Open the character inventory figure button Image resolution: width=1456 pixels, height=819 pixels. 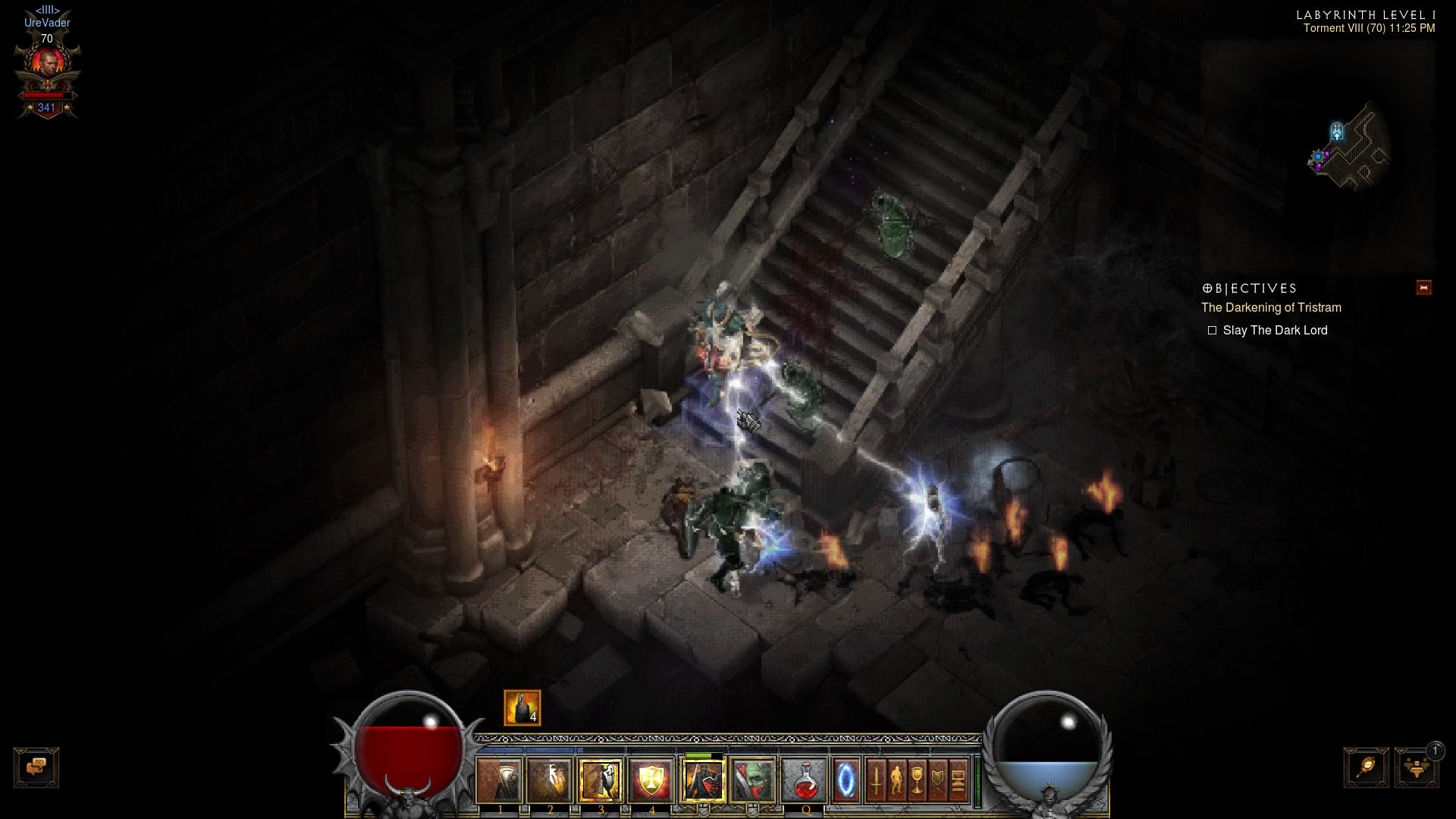coord(896,780)
